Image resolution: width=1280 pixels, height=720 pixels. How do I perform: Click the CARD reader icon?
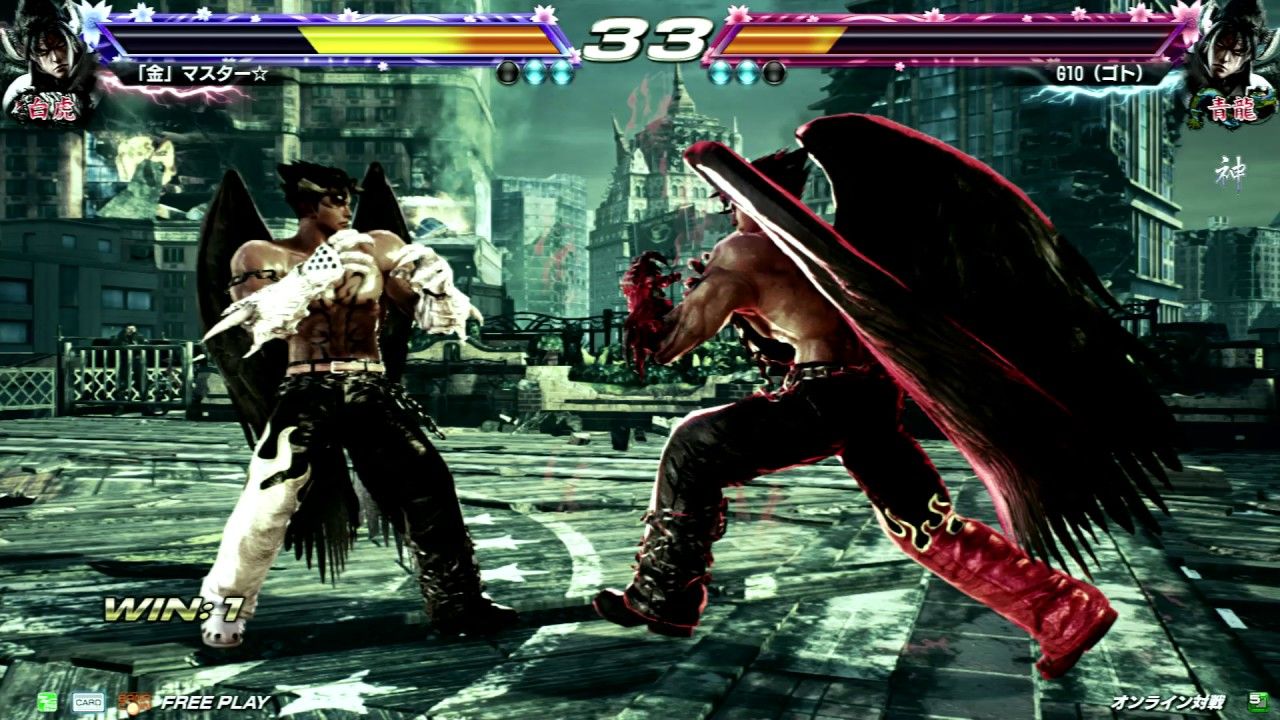(87, 703)
